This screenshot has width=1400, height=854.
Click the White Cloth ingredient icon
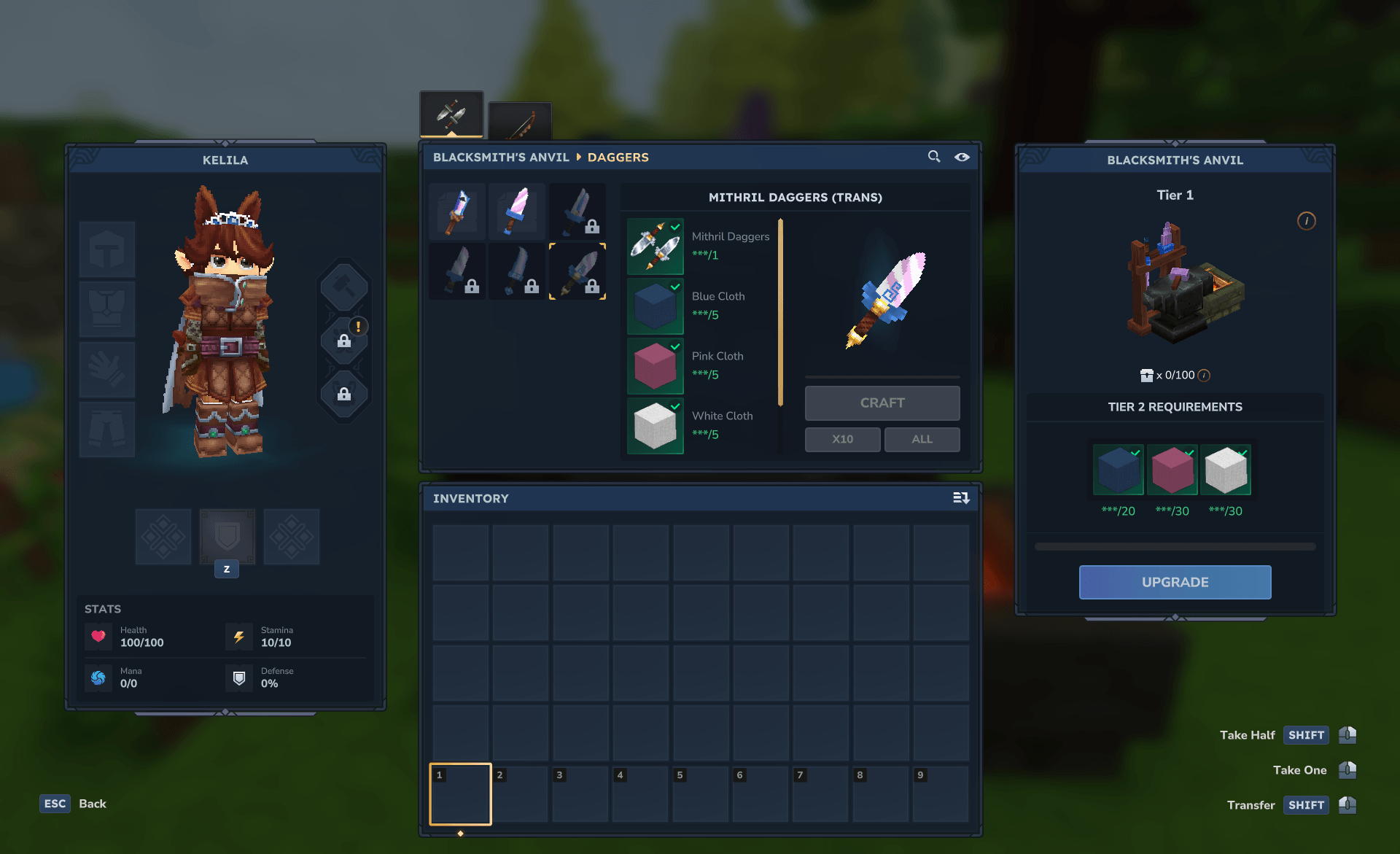(655, 426)
